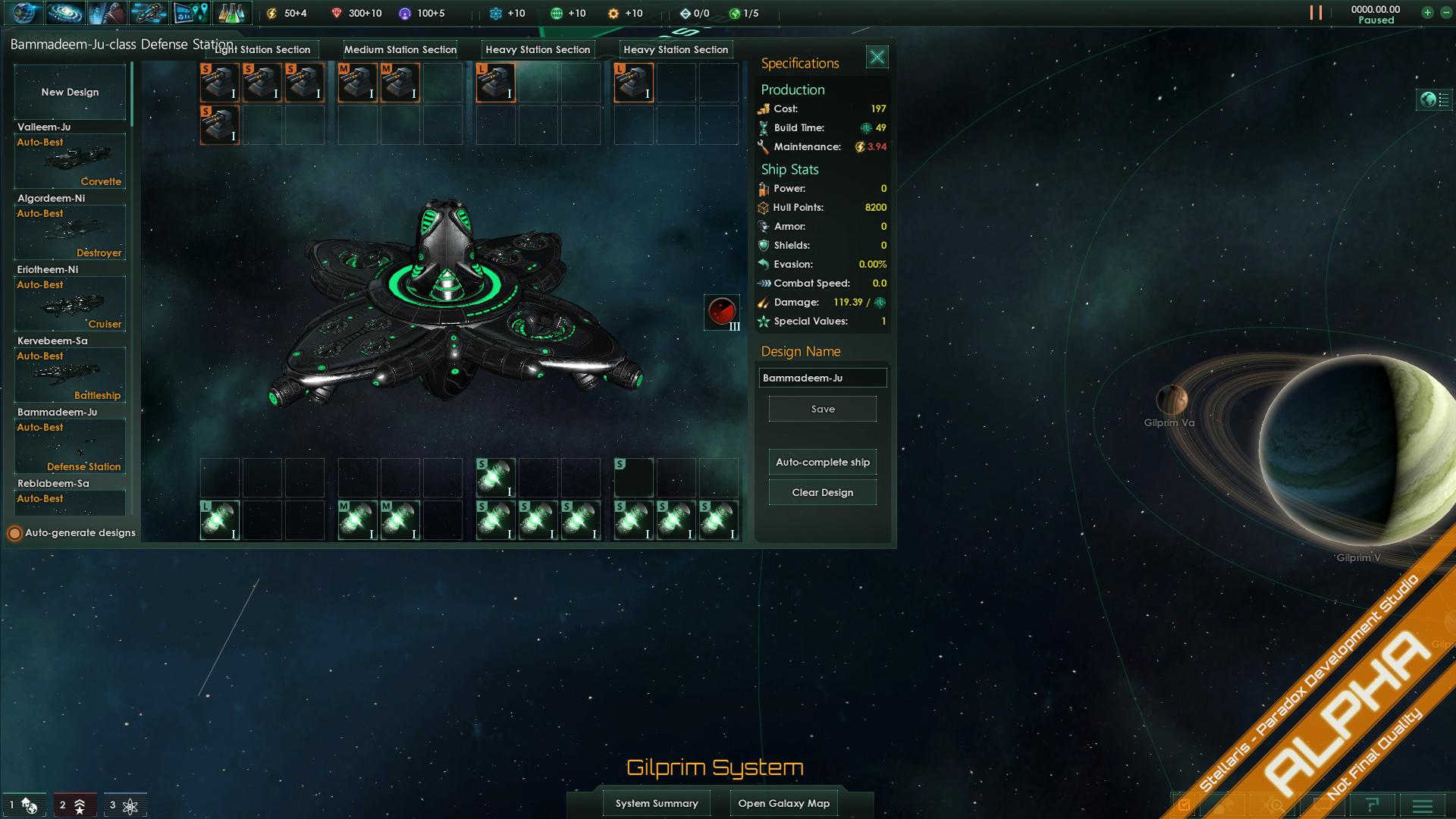Open the System Summary
The image size is (1456, 819).
click(x=657, y=803)
